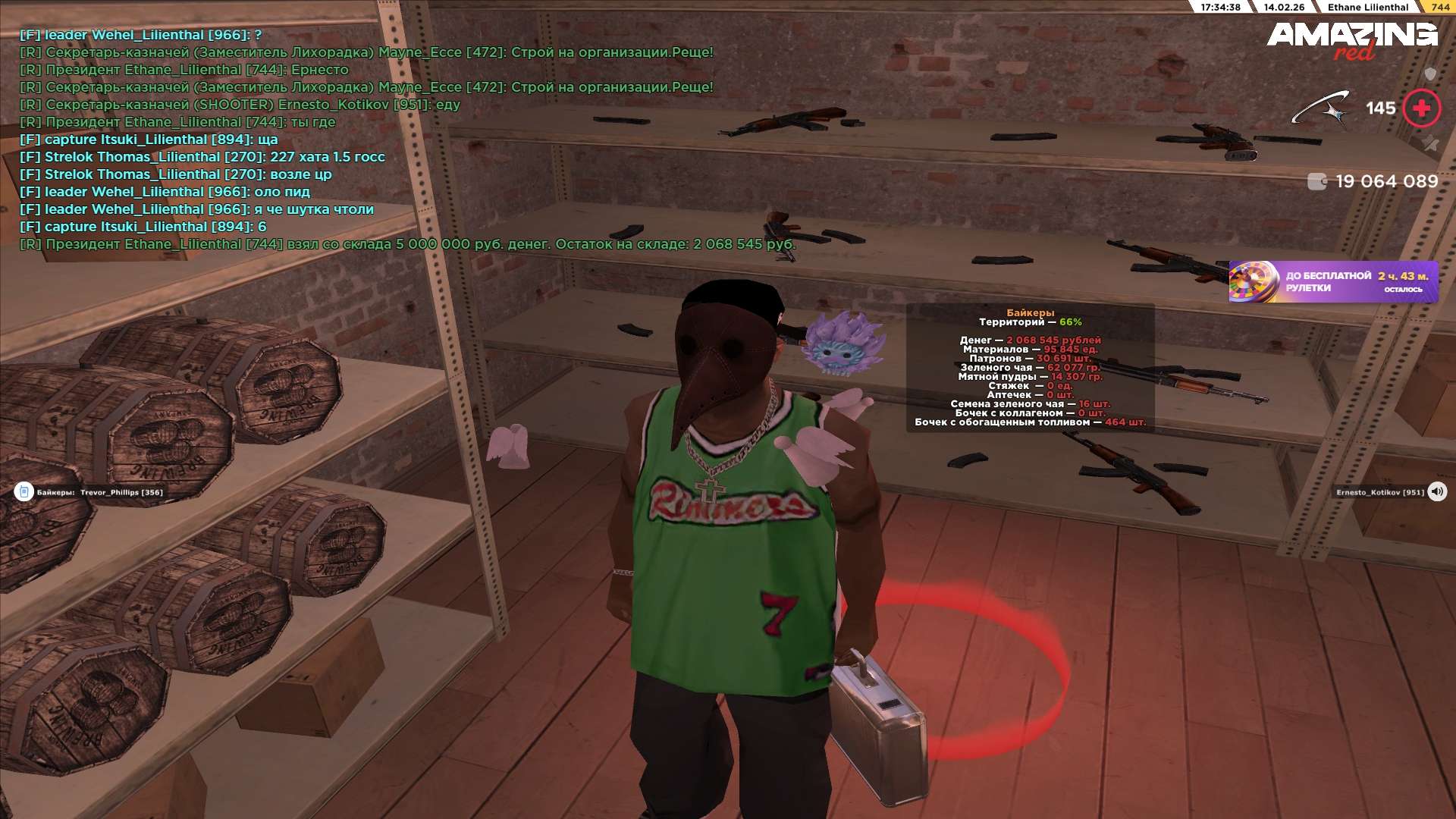Open the free roulette timer banner
Image resolution: width=1456 pixels, height=819 pixels.
1333,282
